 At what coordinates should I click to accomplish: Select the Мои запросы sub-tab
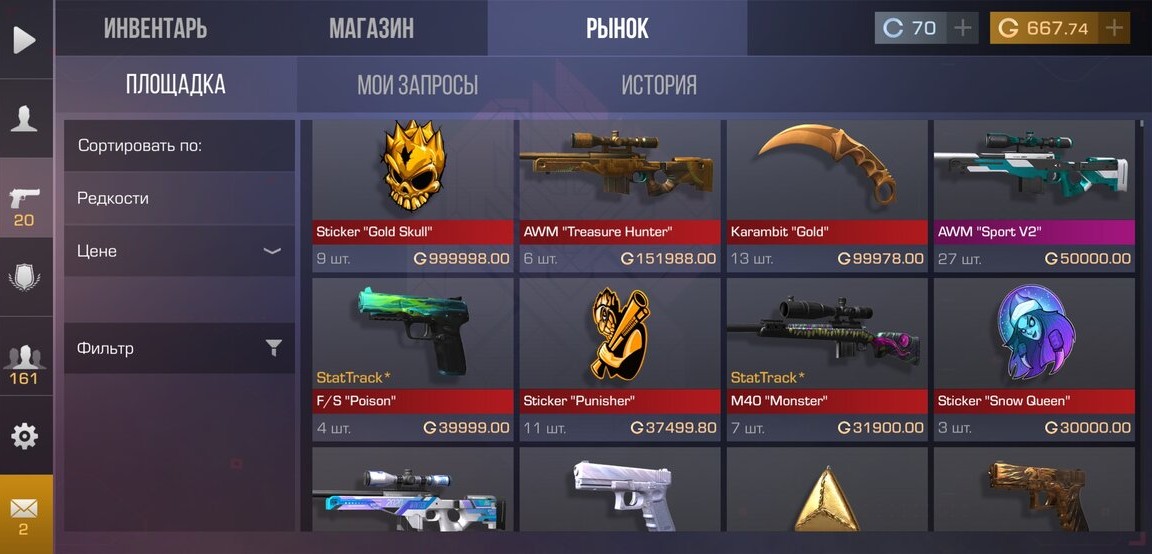(417, 85)
